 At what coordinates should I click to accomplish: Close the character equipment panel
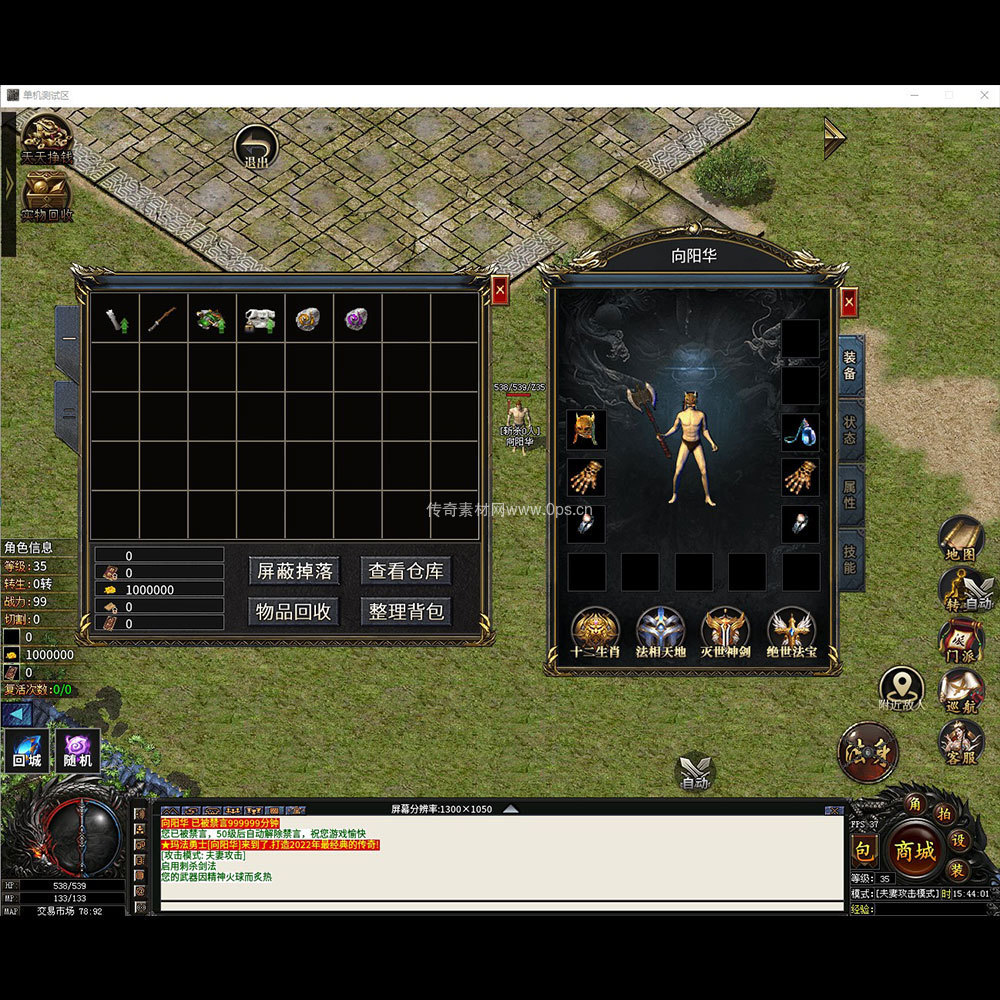click(x=848, y=301)
